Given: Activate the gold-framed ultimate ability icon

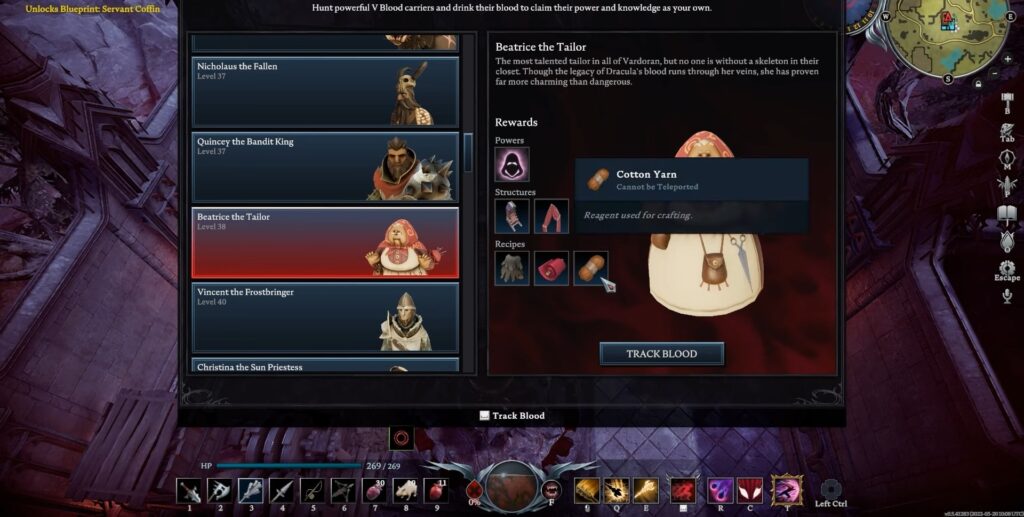Looking at the screenshot, I should (787, 489).
